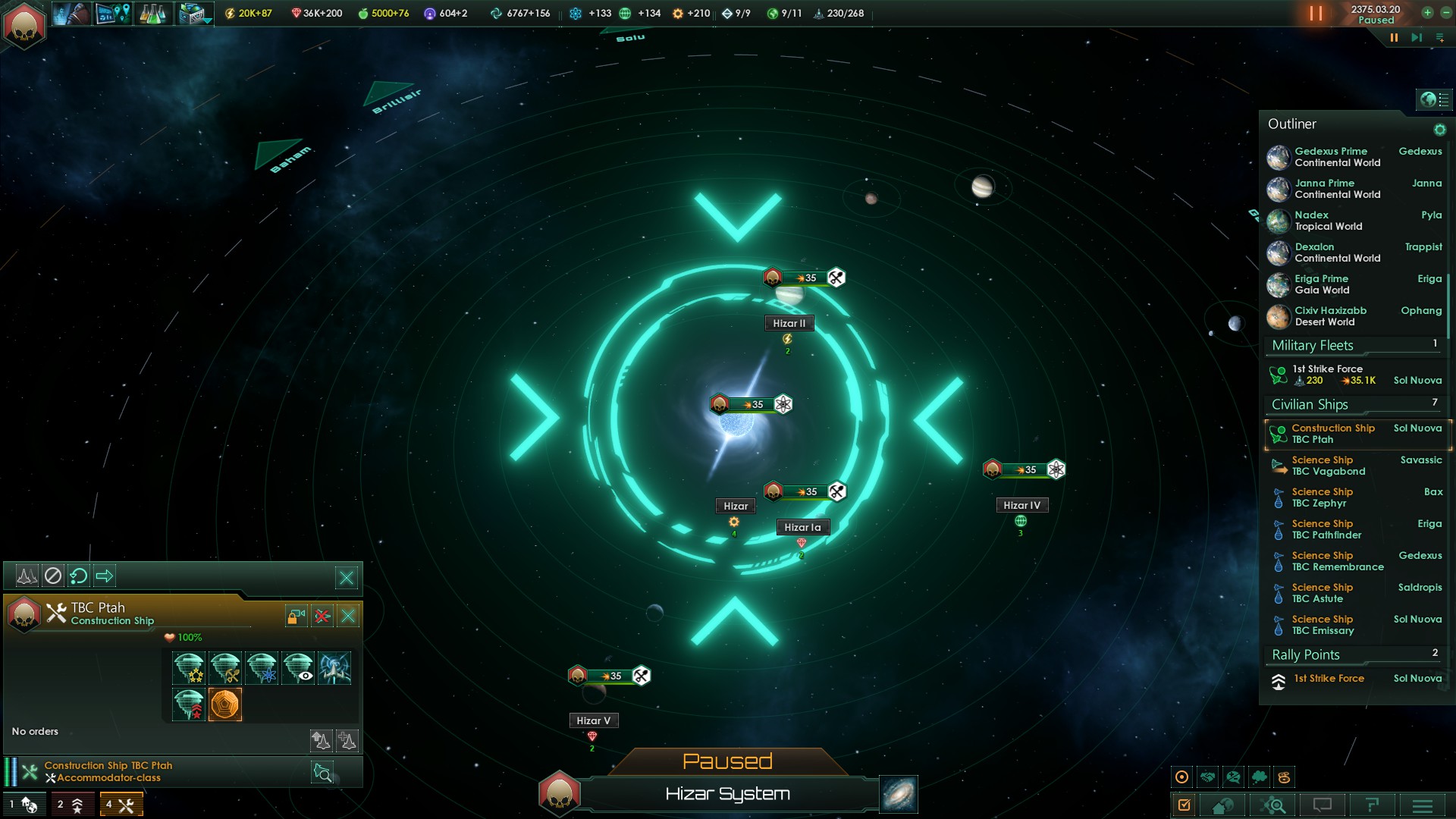Open main menu hamburger button
This screenshot has height=819, width=1456.
point(1422,805)
